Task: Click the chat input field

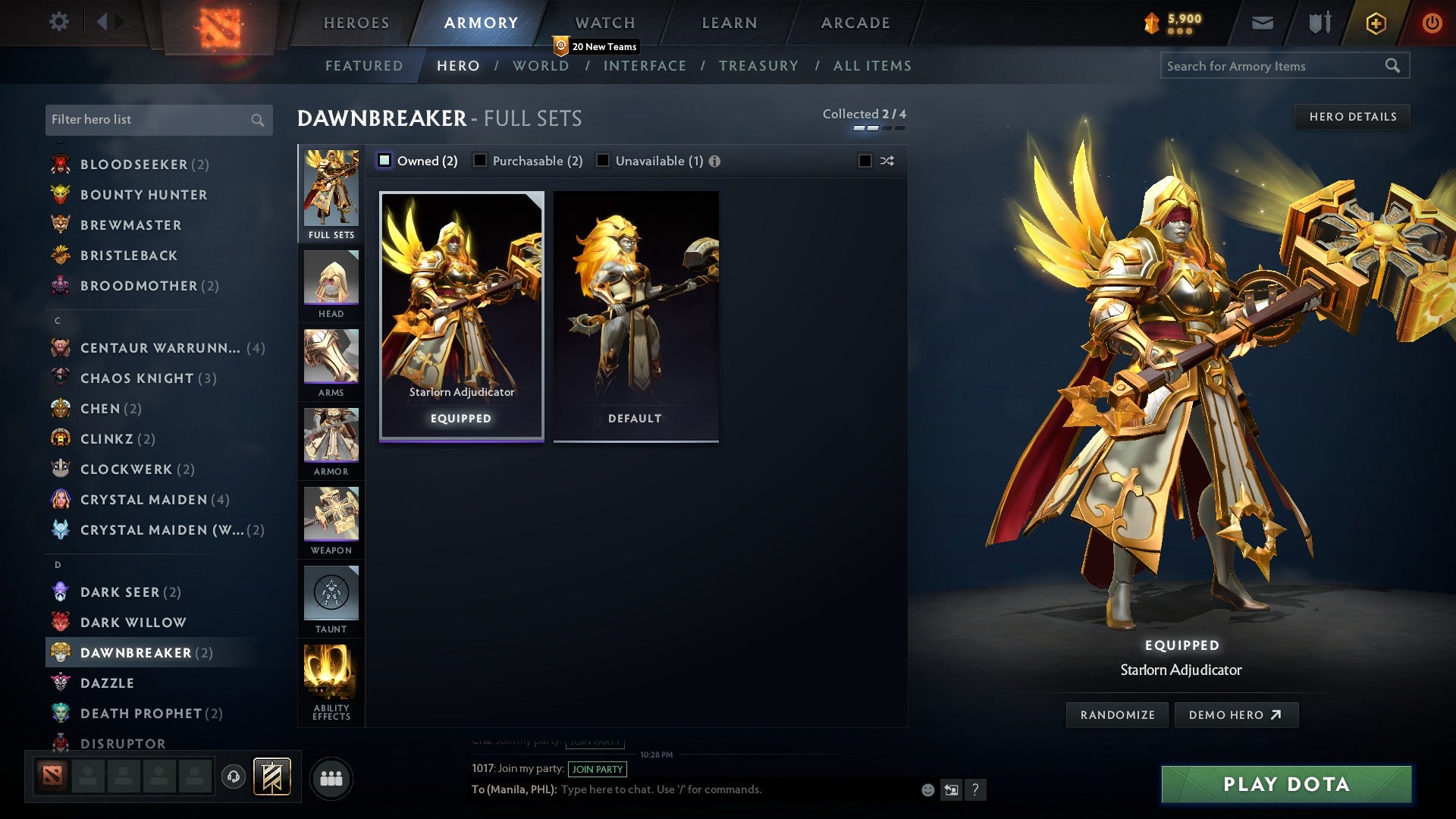Action: click(720, 789)
